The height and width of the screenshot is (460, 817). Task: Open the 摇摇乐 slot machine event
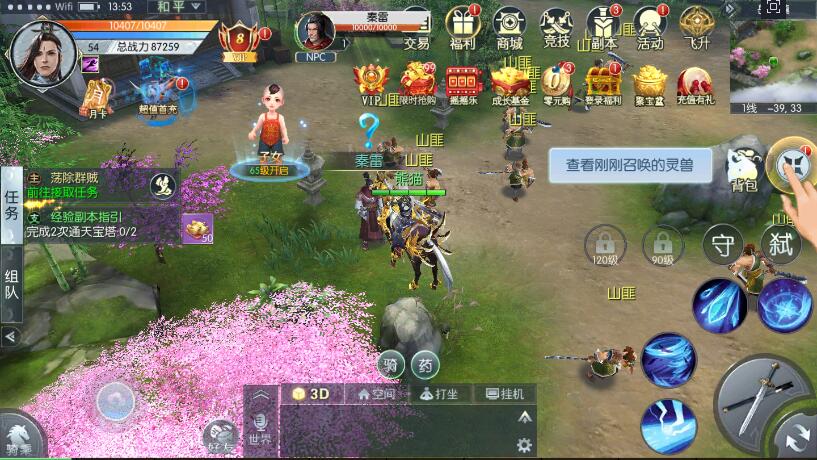(x=462, y=84)
